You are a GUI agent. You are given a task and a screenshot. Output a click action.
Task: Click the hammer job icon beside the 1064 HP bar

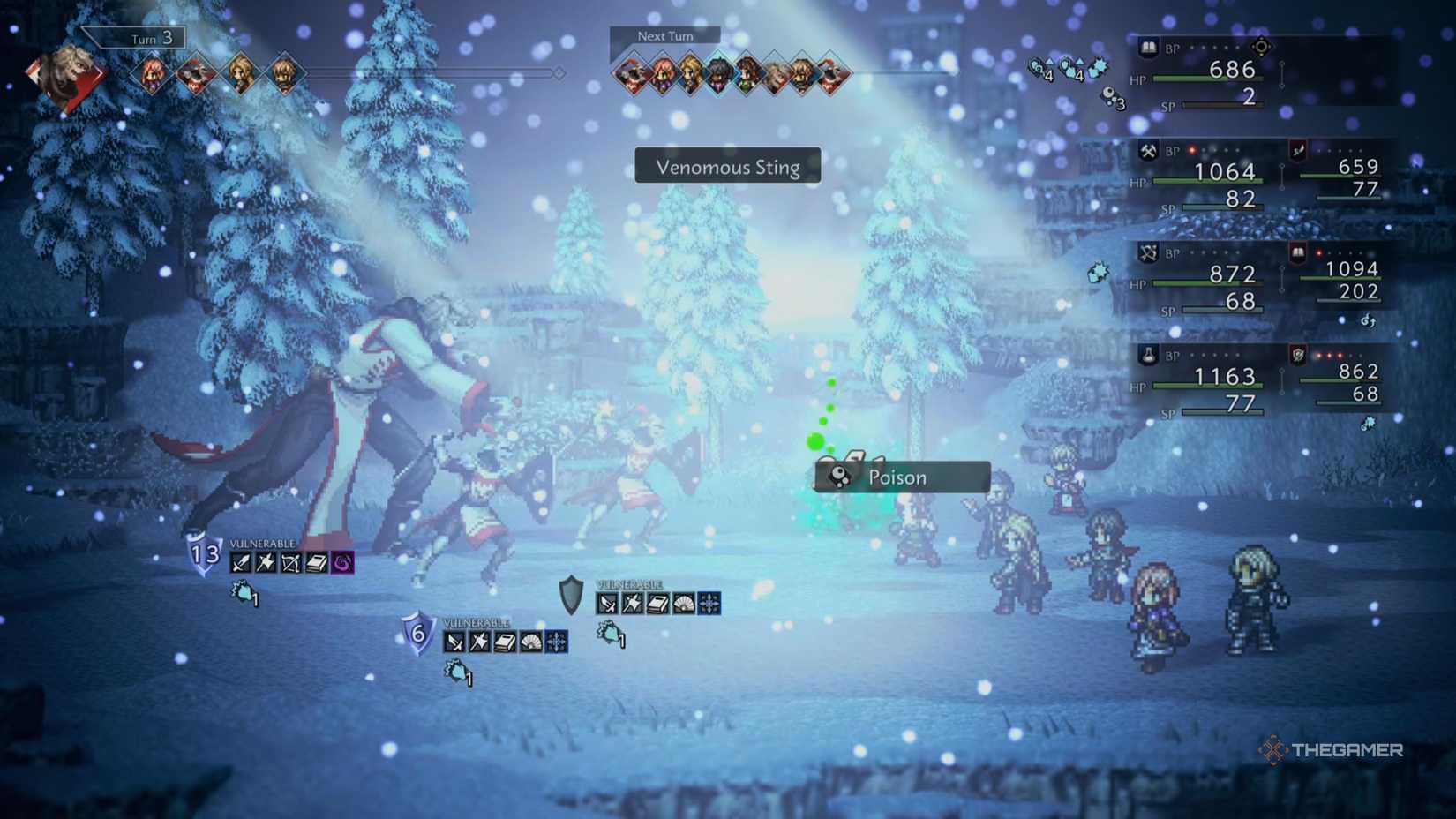pyautogui.click(x=1146, y=148)
